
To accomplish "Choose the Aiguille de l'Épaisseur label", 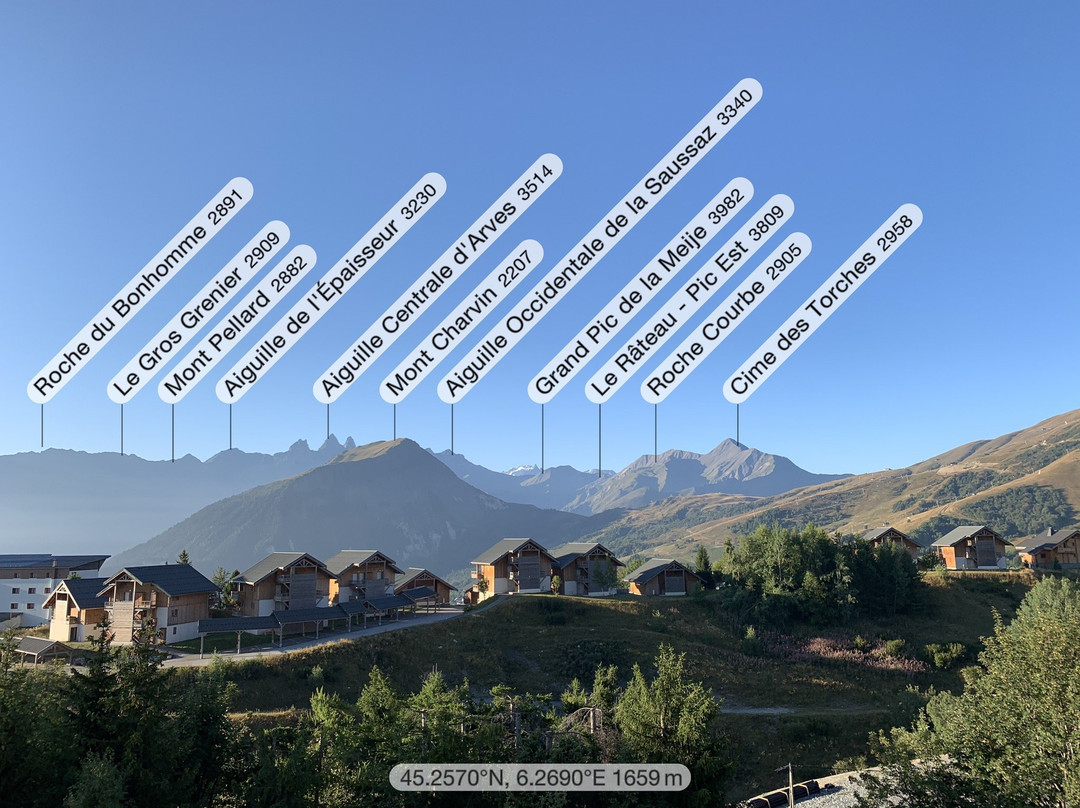I will point(331,288).
